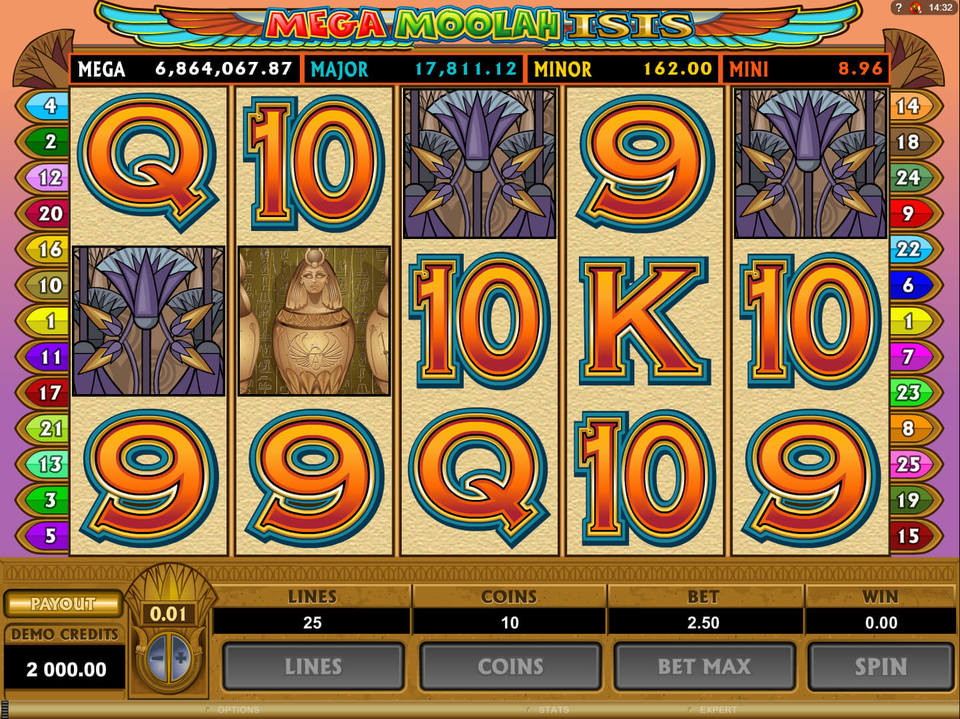Select the COINS button
960x719 pixels.
coord(510,667)
